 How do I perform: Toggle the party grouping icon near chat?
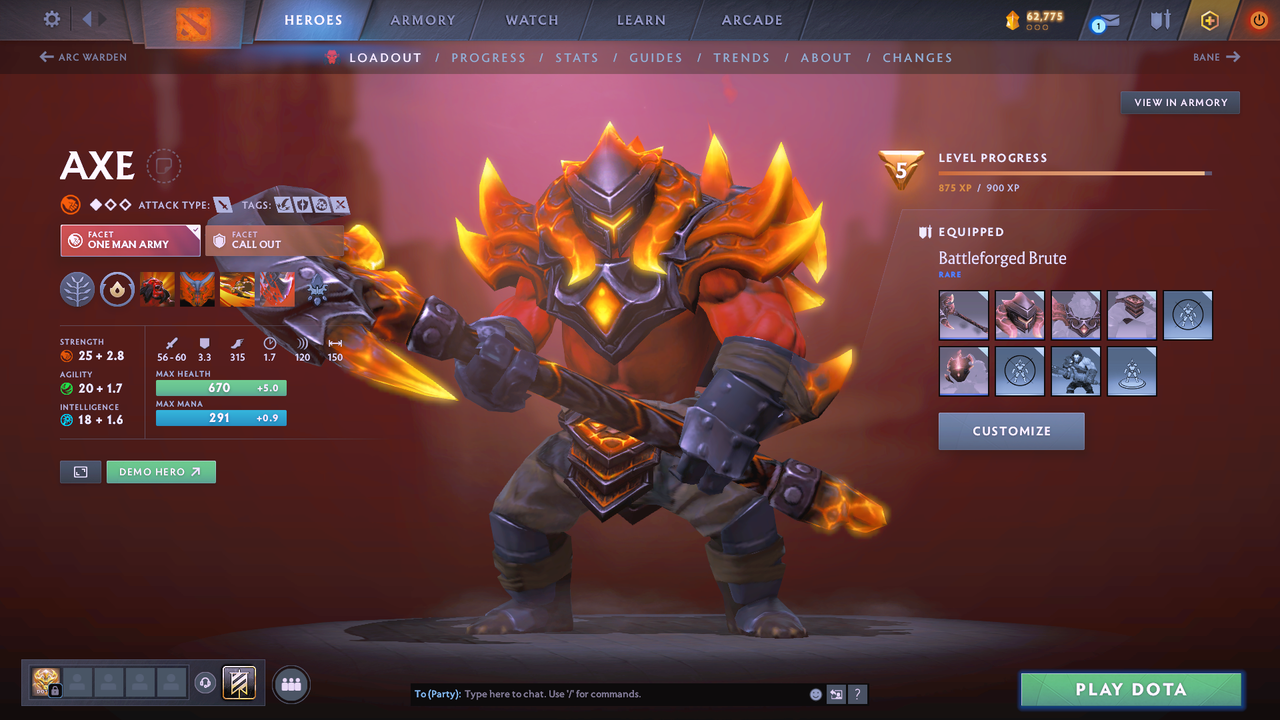point(290,683)
